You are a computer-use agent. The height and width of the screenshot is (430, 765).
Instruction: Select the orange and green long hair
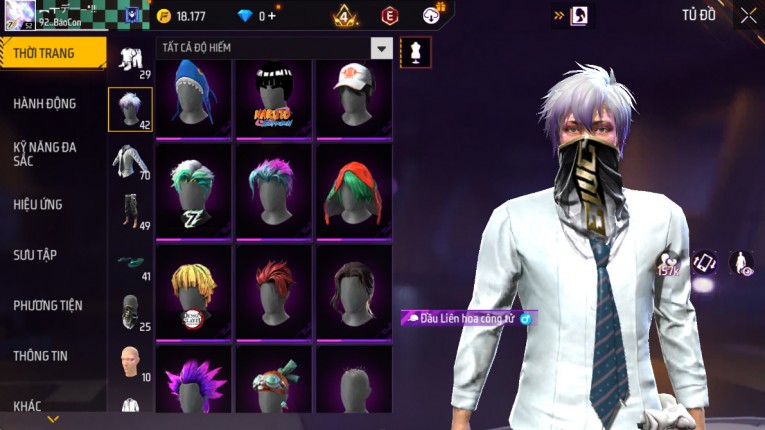tap(354, 191)
